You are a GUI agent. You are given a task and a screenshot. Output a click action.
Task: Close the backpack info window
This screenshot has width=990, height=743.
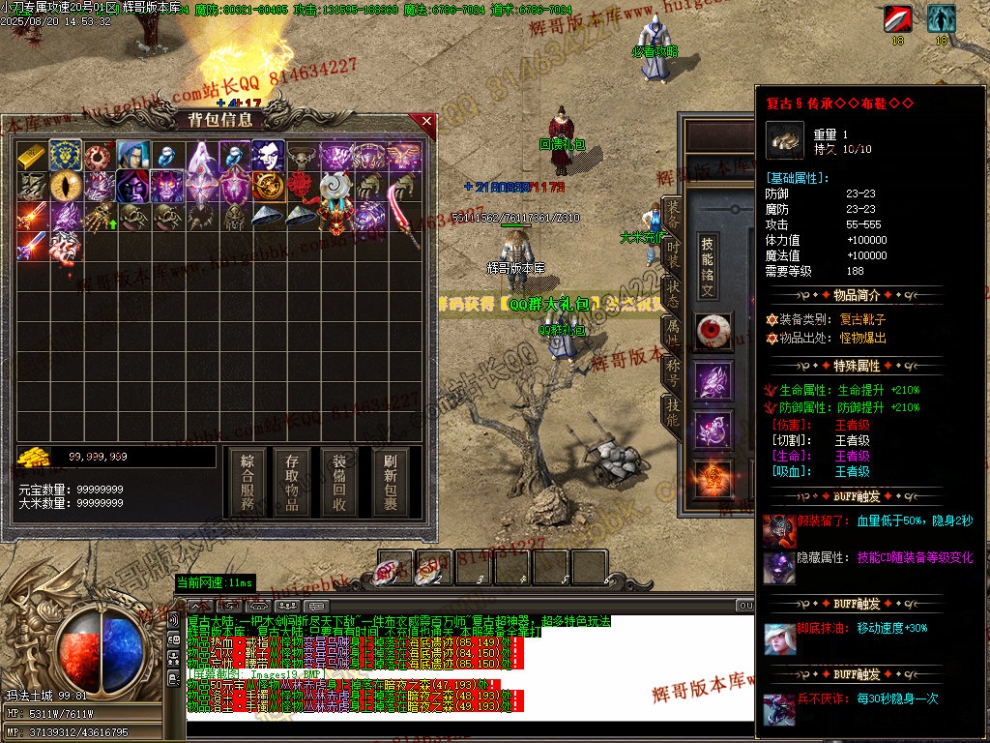[427, 122]
